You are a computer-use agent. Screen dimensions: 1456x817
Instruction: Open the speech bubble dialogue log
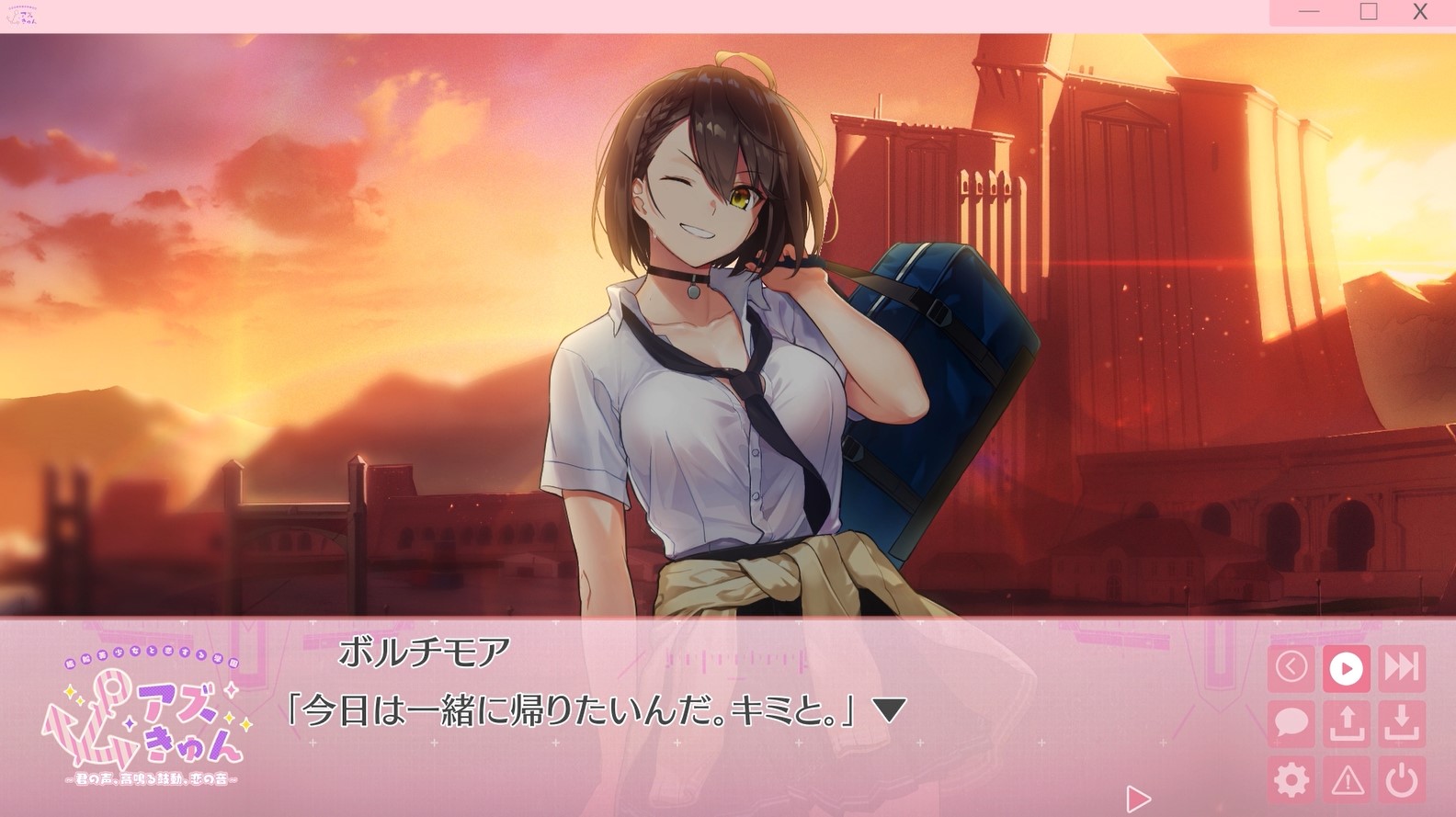coord(1291,723)
